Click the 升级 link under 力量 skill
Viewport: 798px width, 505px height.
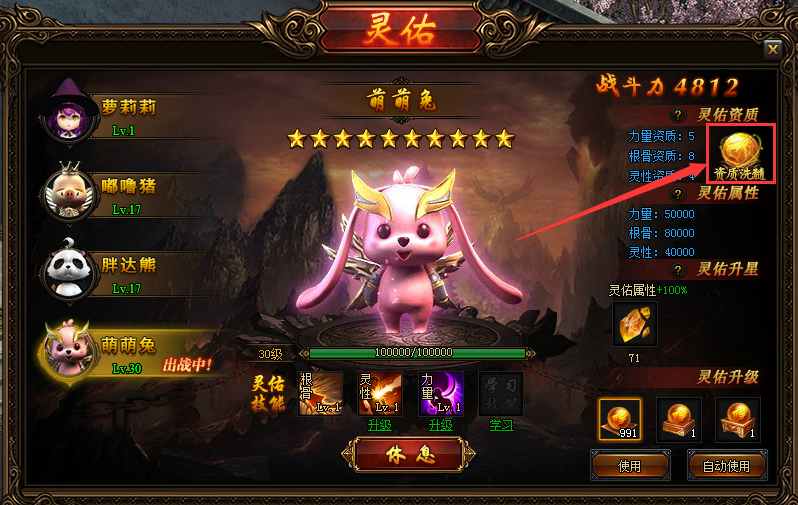pyautogui.click(x=440, y=425)
